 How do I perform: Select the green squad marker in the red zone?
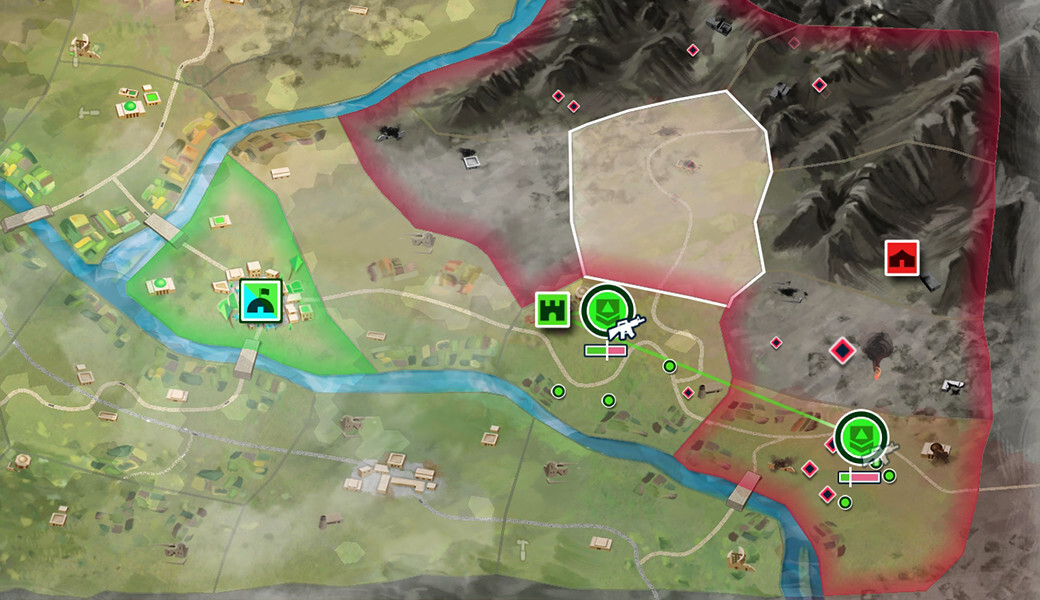pyautogui.click(x=859, y=435)
